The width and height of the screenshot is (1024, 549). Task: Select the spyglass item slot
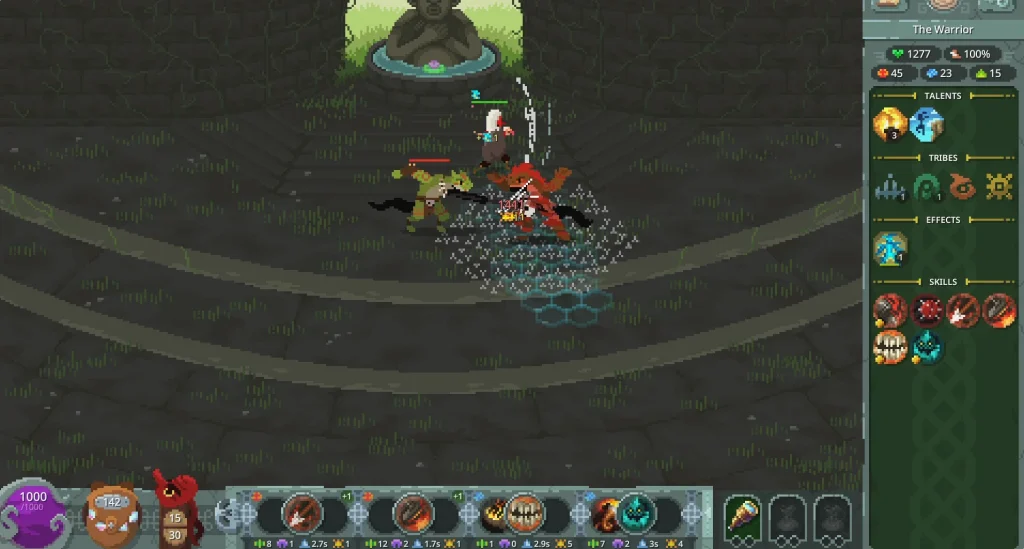[743, 516]
